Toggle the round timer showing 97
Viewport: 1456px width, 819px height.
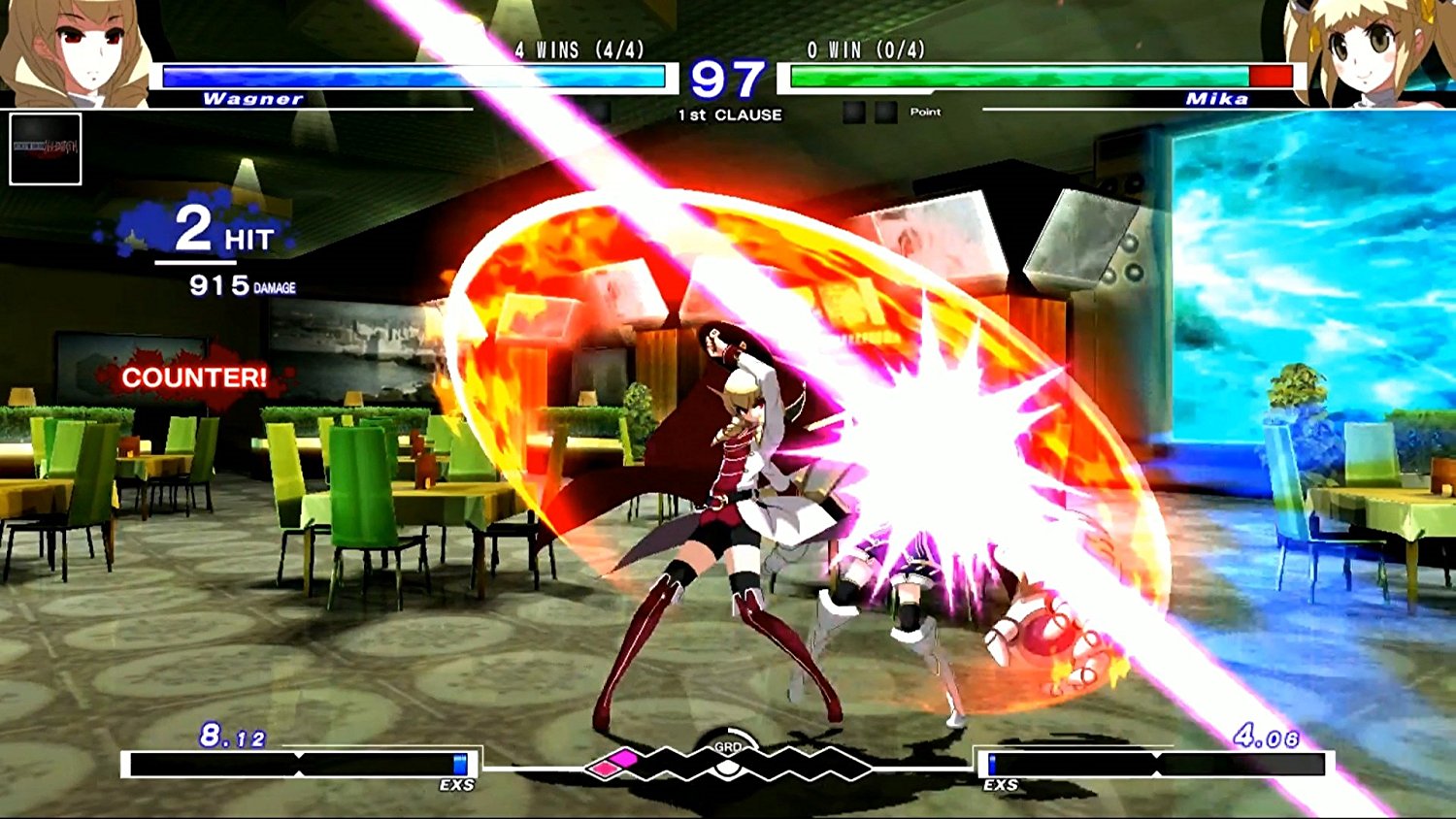pos(728,78)
